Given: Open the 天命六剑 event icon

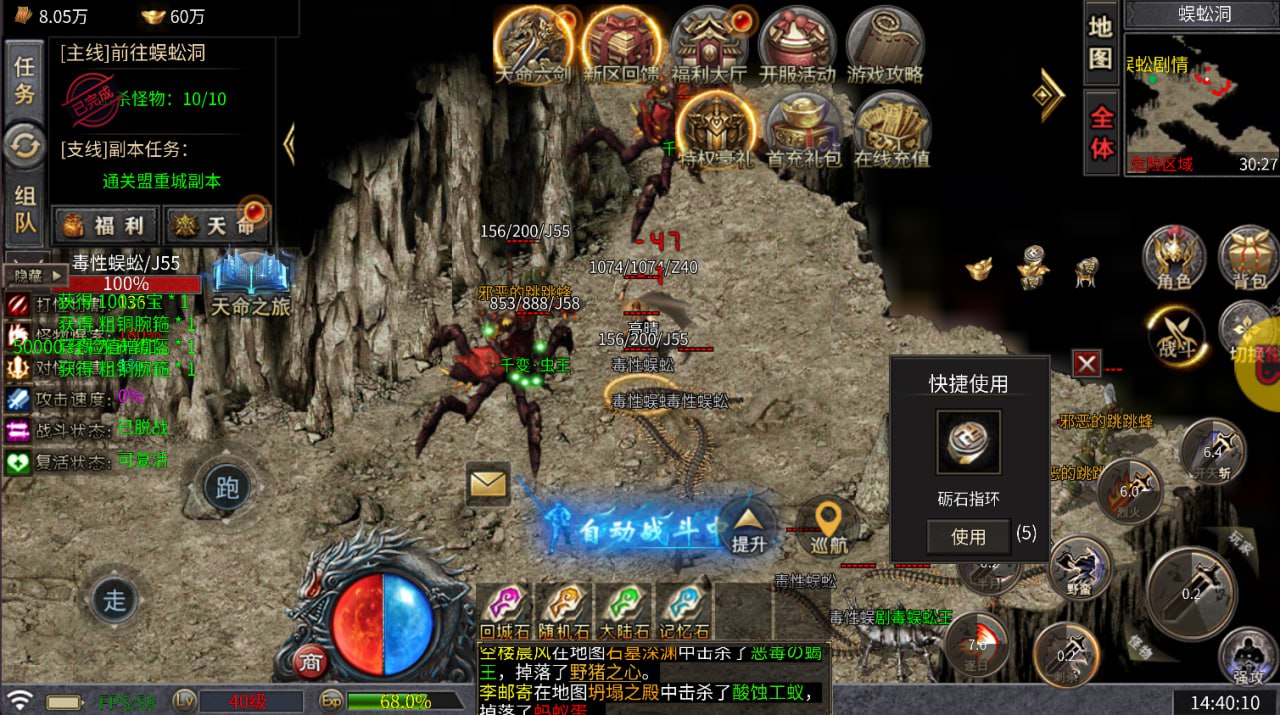Looking at the screenshot, I should [x=533, y=42].
